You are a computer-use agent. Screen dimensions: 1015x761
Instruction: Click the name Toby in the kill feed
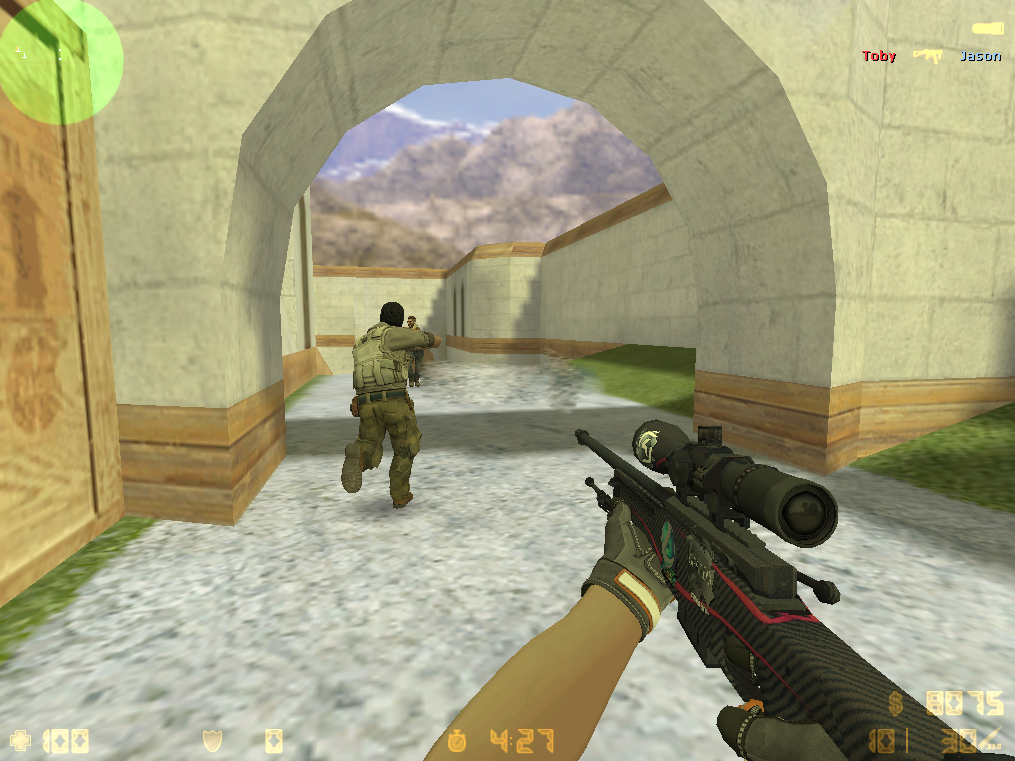879,56
